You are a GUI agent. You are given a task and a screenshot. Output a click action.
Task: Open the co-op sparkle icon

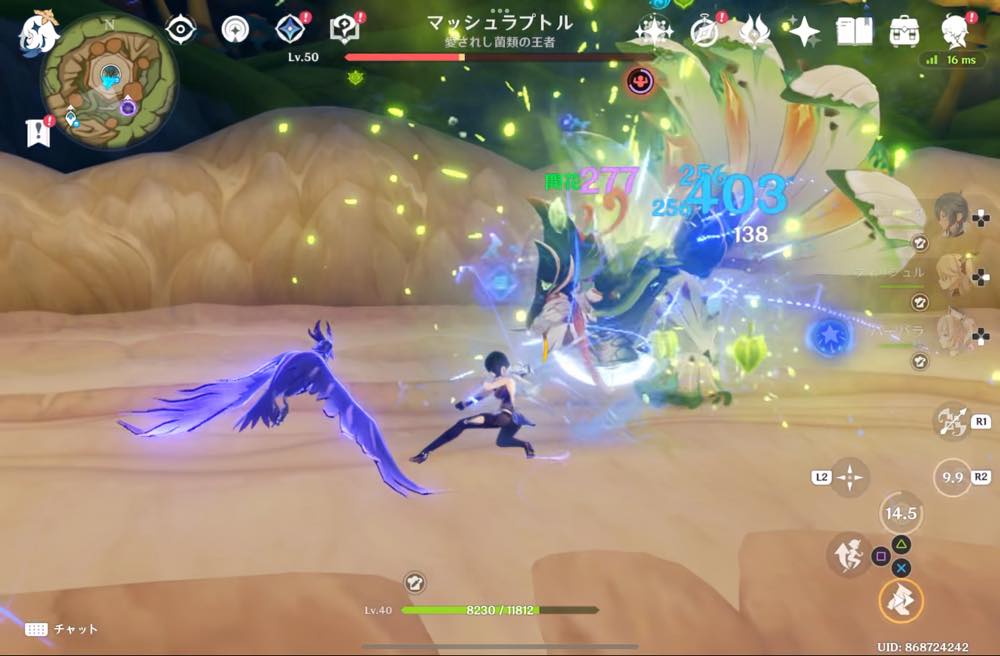(654, 32)
